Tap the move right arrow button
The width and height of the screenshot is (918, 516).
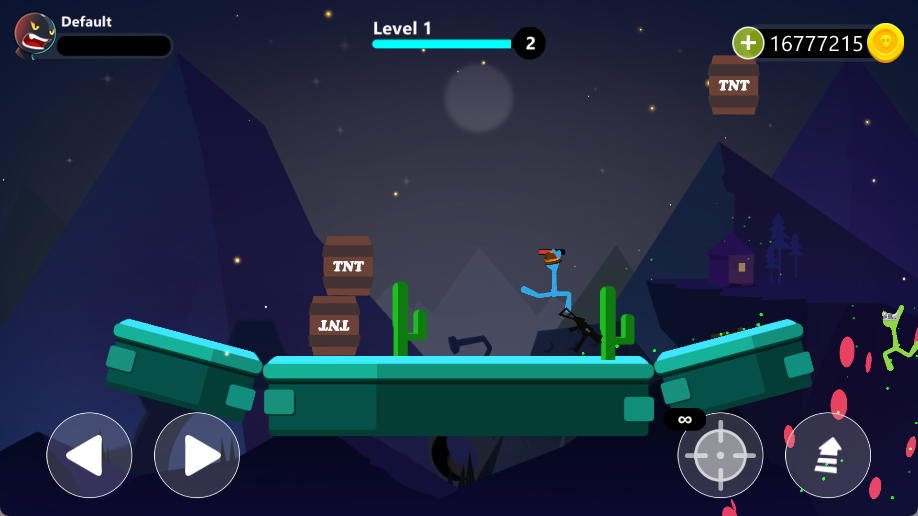click(197, 455)
